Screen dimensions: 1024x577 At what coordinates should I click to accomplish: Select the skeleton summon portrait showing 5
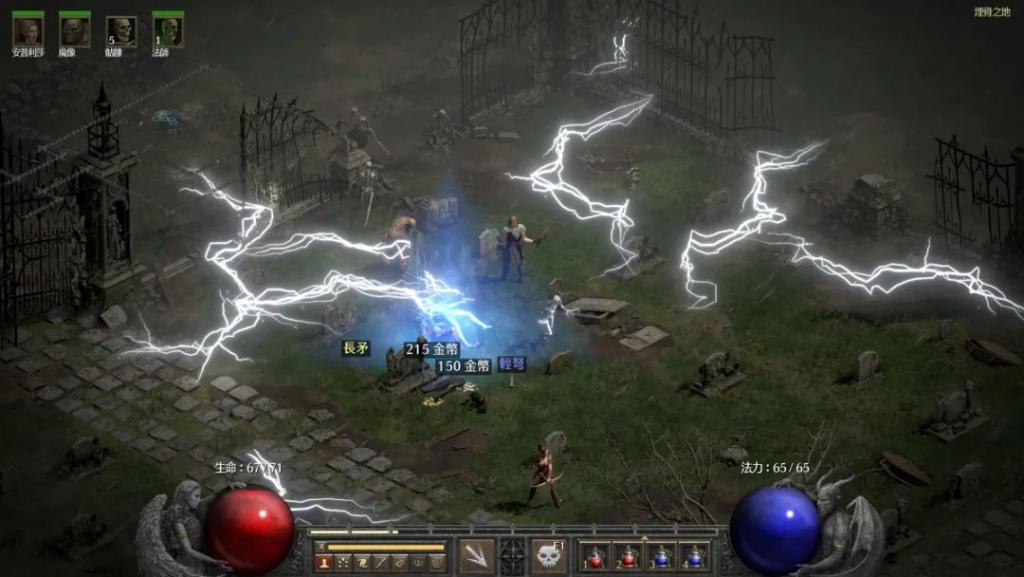[x=121, y=31]
